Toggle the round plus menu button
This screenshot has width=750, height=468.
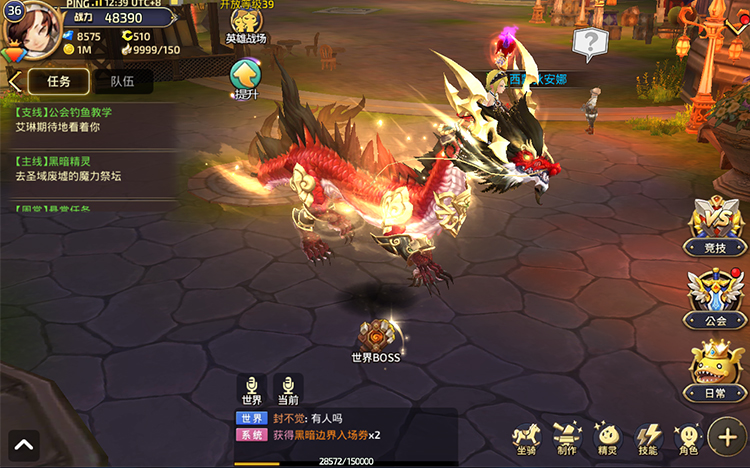click(x=727, y=436)
